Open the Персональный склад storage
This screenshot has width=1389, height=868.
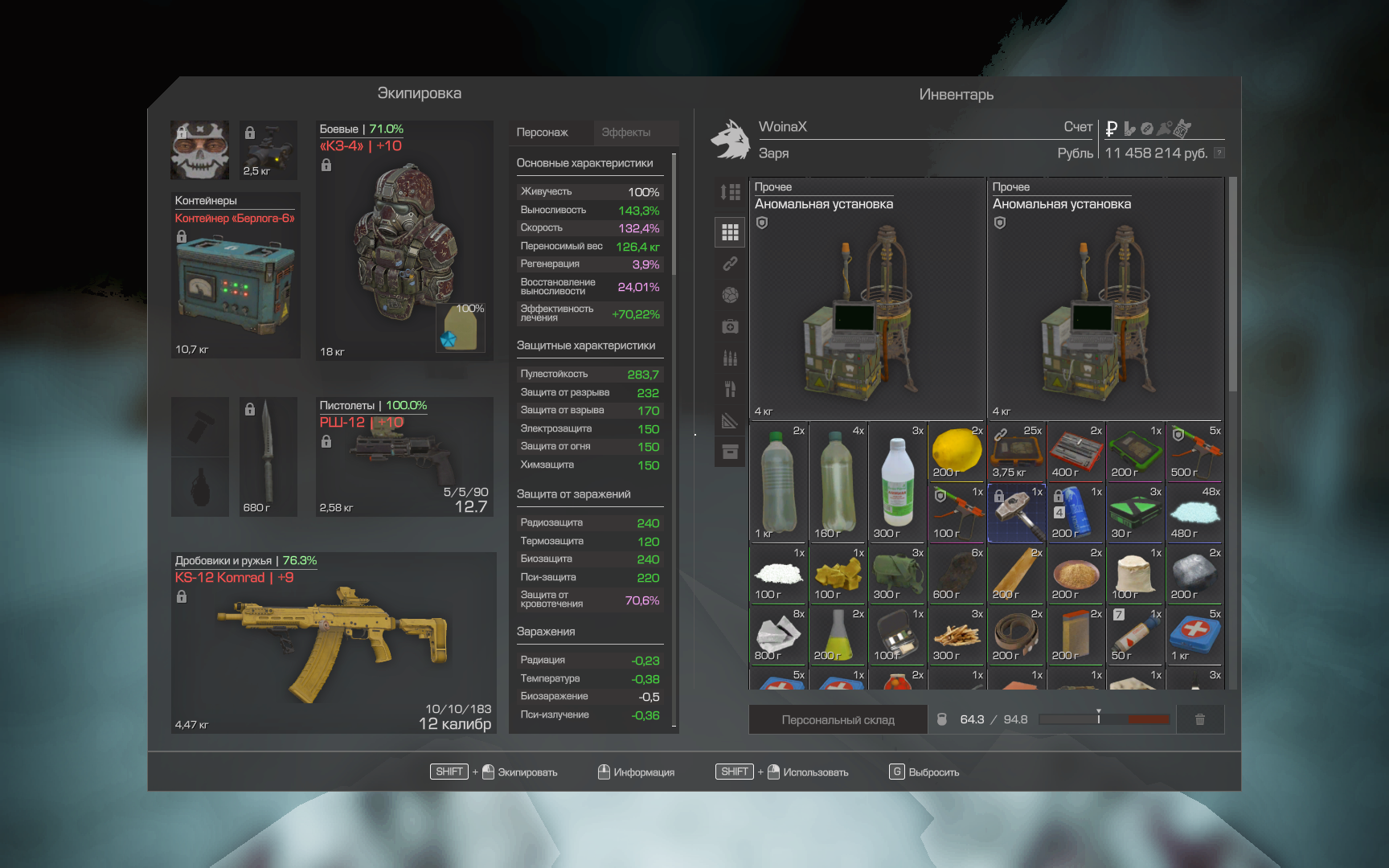(x=838, y=720)
